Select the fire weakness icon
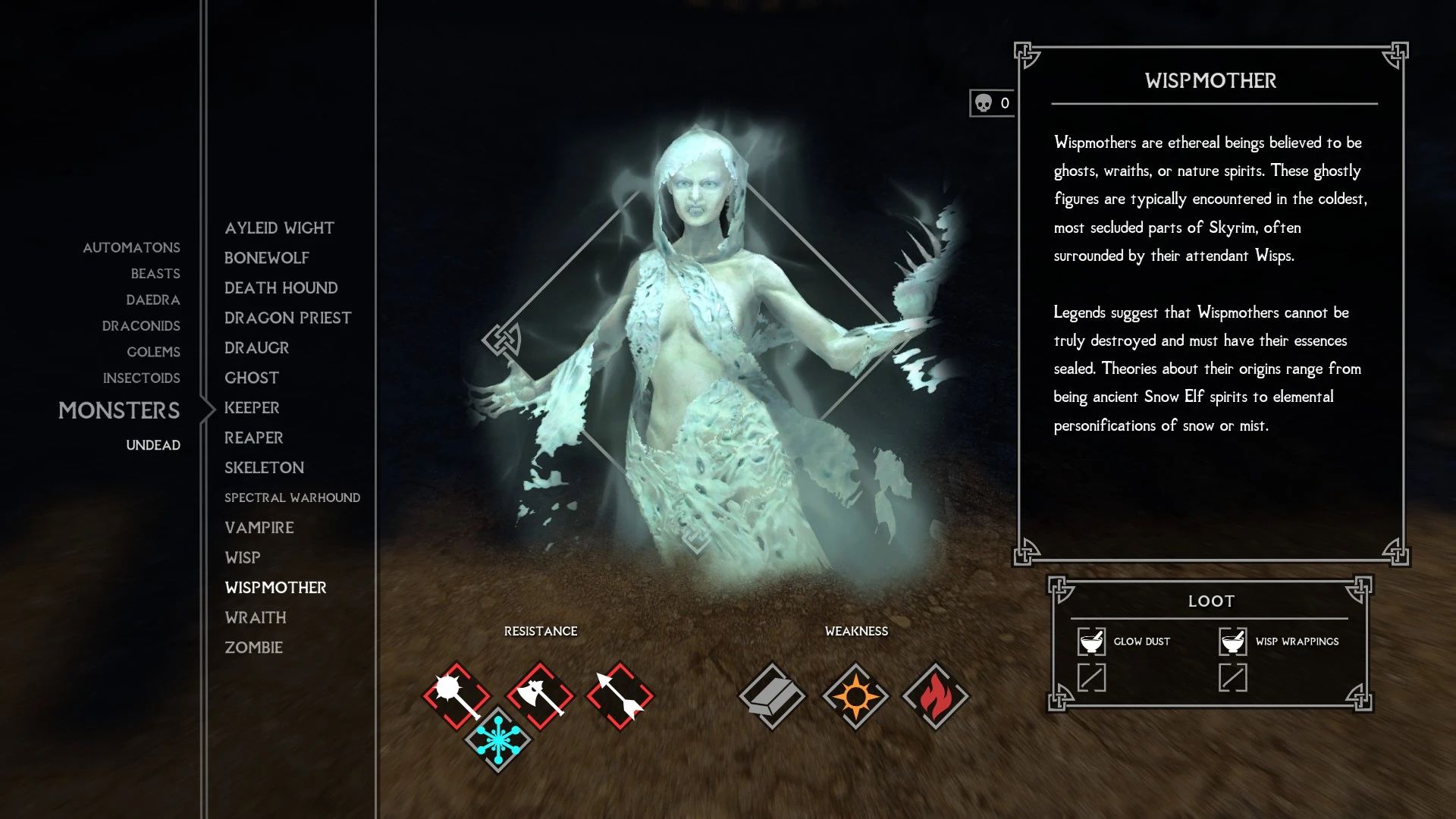 (x=937, y=695)
